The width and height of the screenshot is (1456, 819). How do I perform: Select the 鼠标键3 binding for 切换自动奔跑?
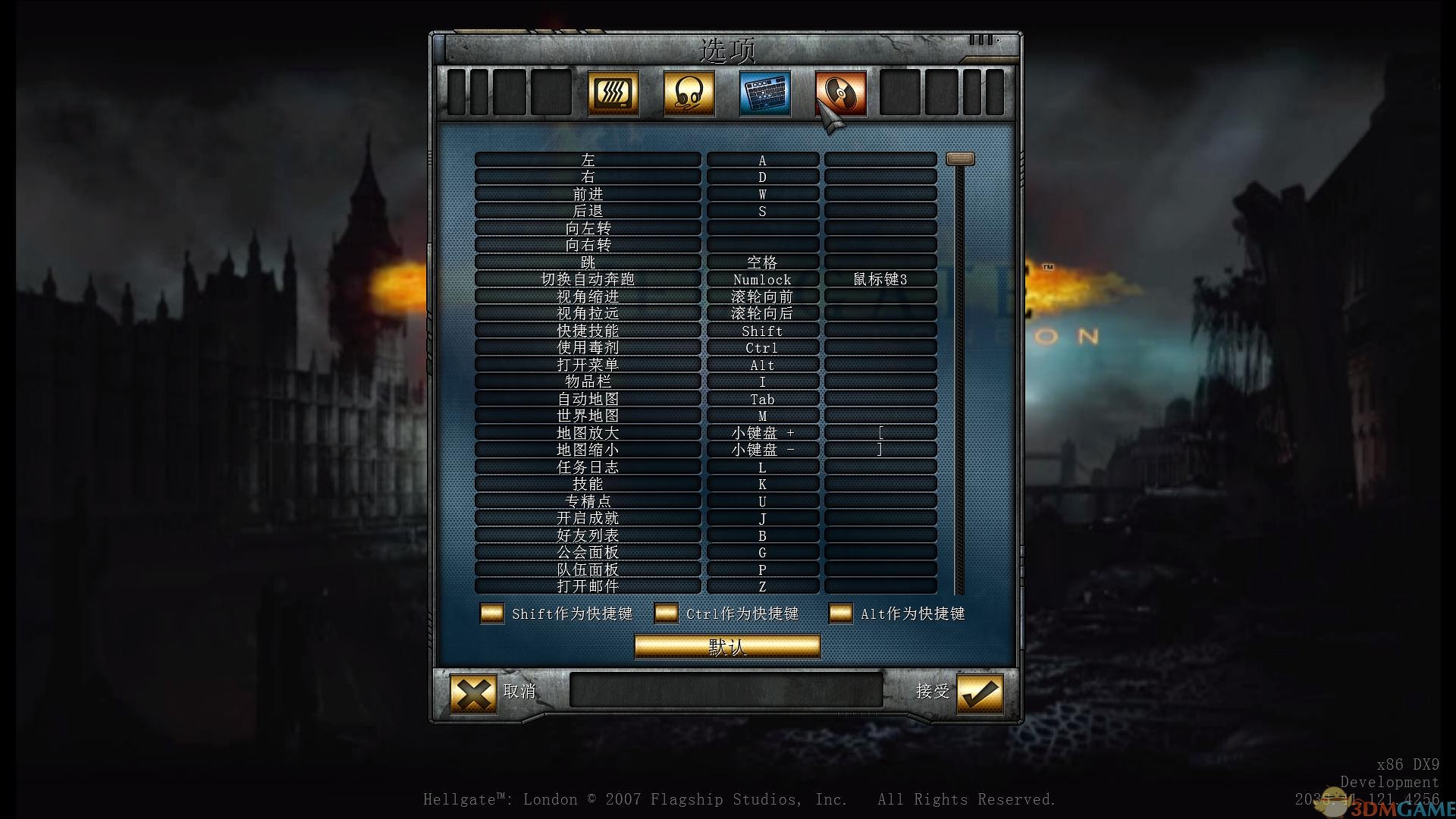pyautogui.click(x=880, y=278)
